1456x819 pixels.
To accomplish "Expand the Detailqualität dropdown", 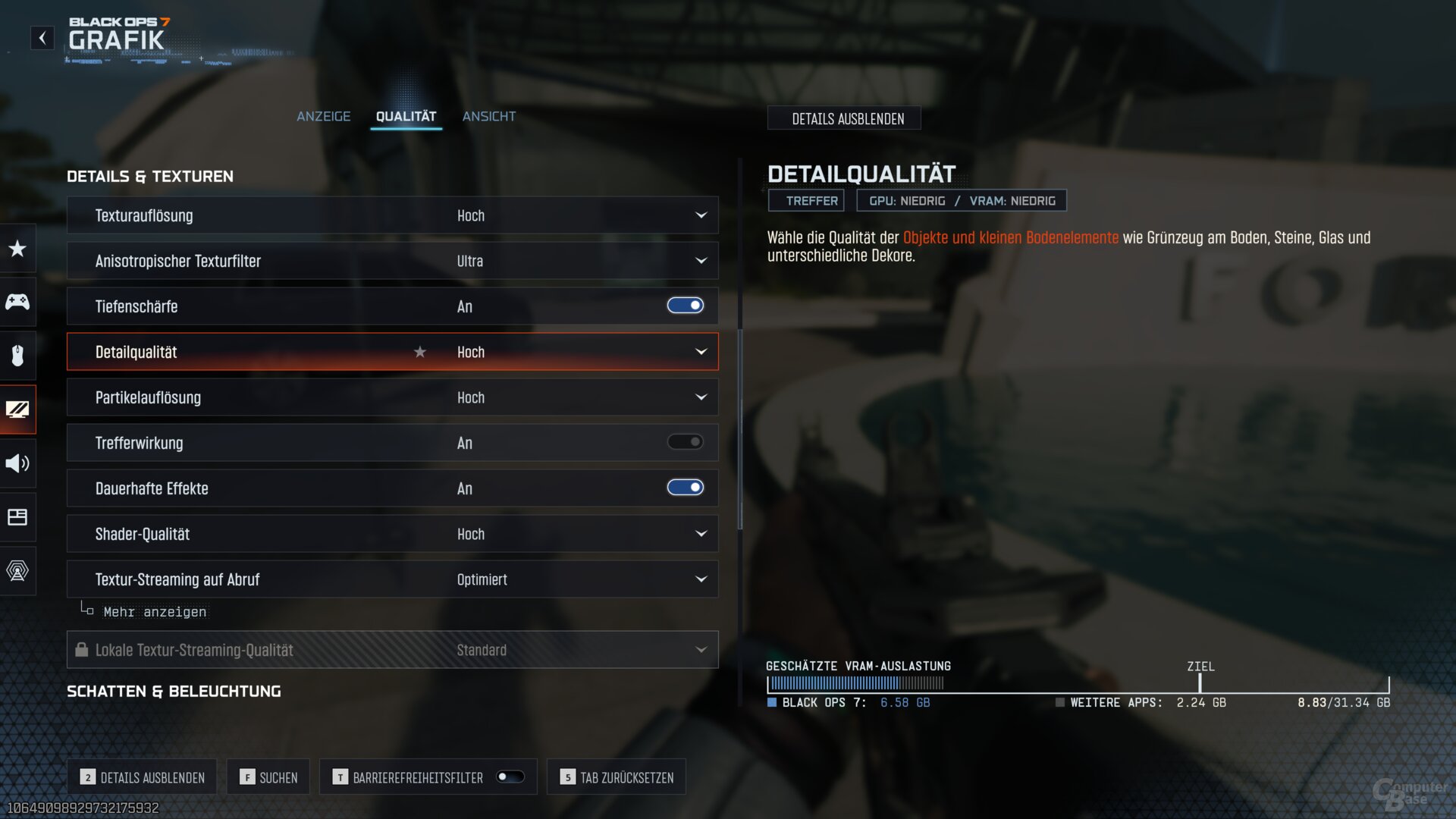I will point(701,352).
